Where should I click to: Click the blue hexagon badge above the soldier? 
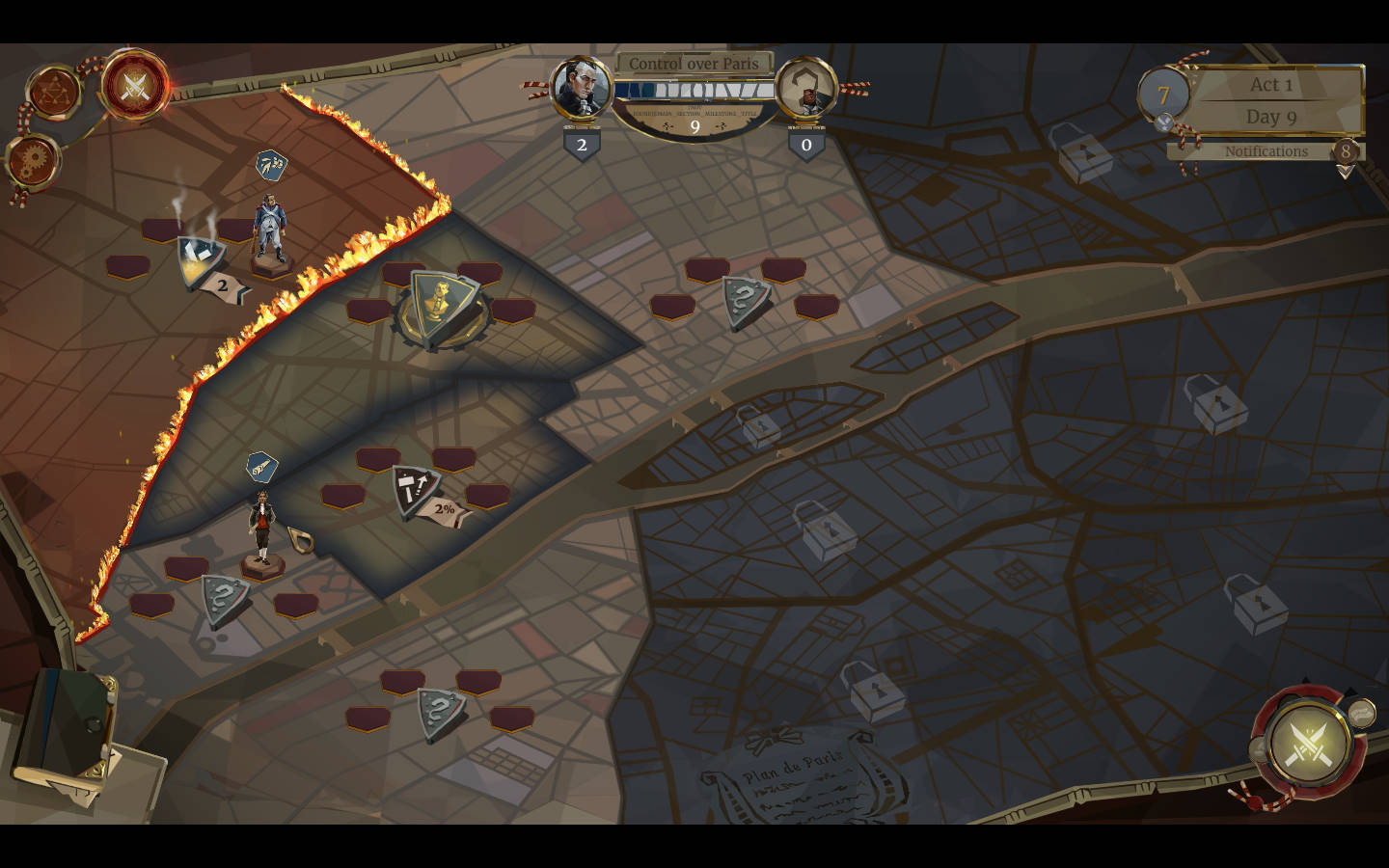pyautogui.click(x=271, y=166)
